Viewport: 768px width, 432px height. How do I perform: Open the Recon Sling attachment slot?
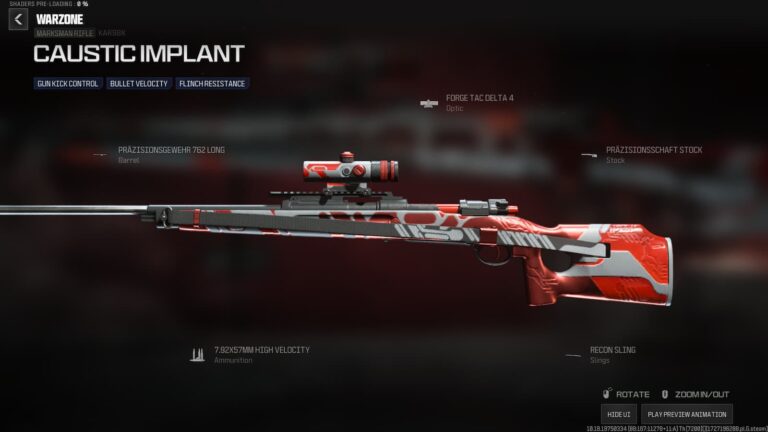(x=612, y=350)
